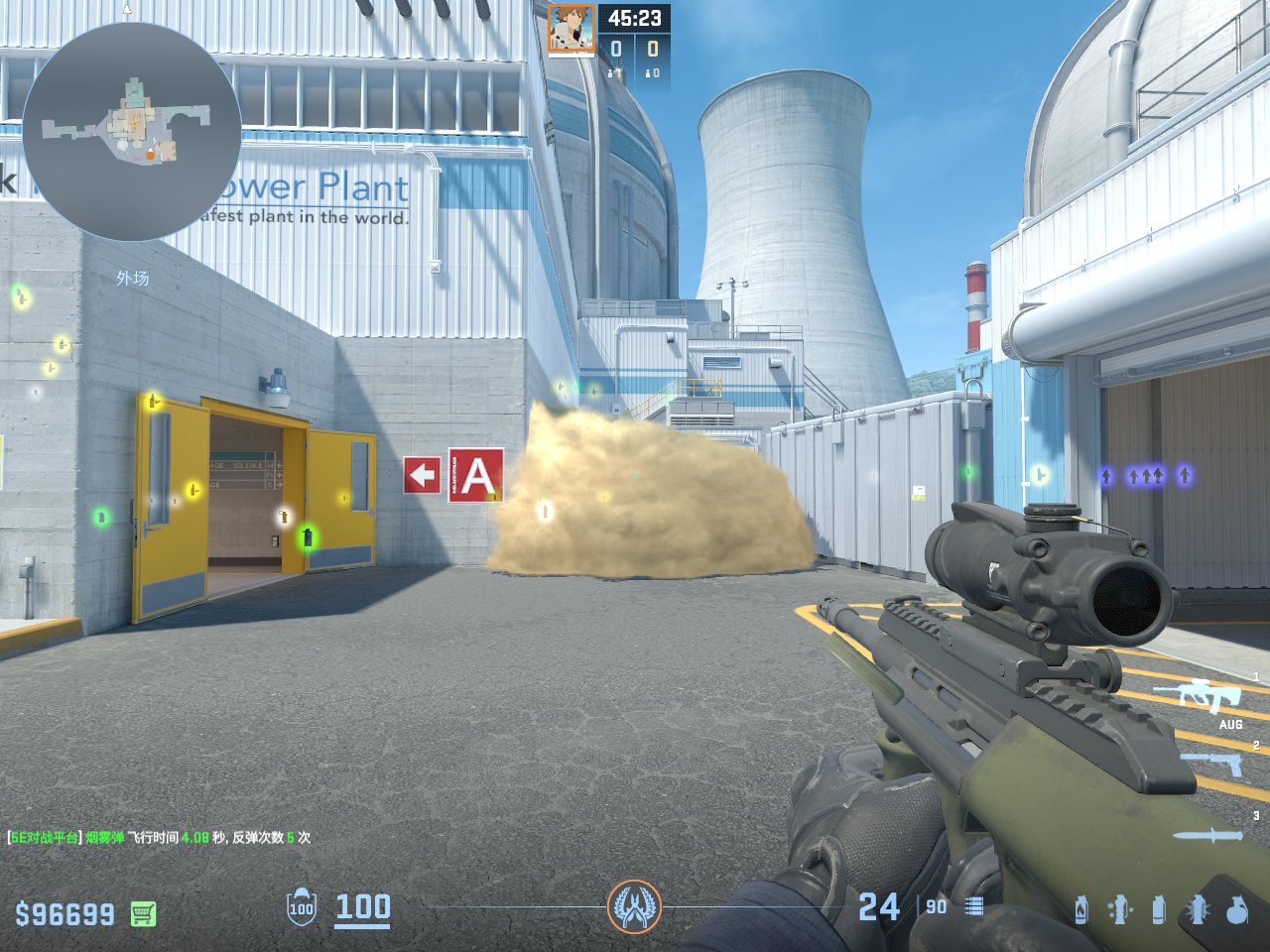The height and width of the screenshot is (952, 1270).
Task: Equip the knife weapon slot
Action: pos(1207,835)
